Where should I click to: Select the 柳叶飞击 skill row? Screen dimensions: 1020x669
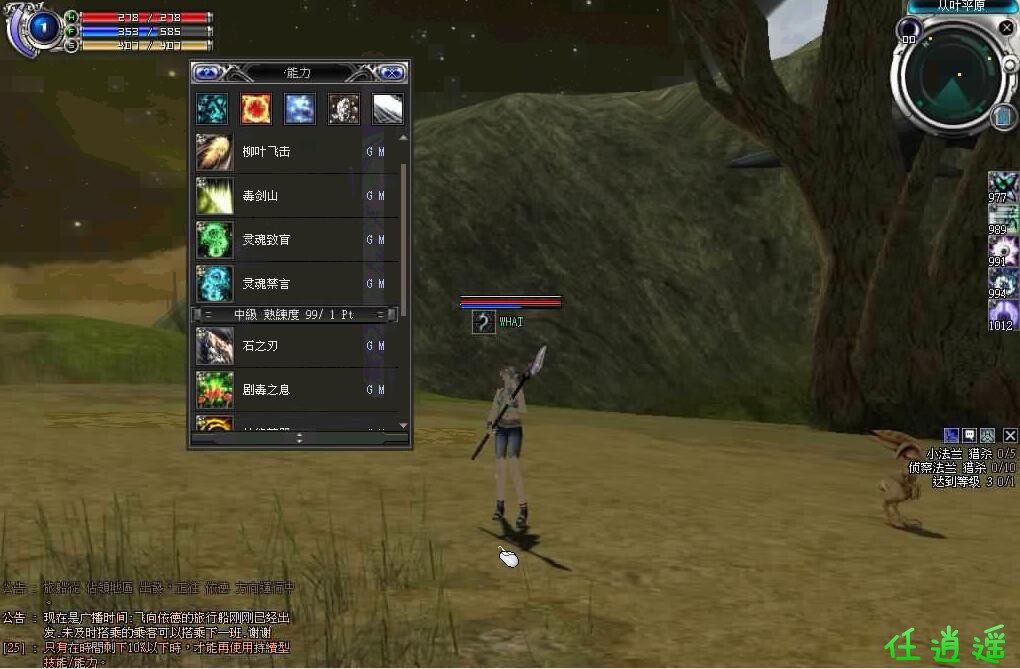tap(290, 153)
